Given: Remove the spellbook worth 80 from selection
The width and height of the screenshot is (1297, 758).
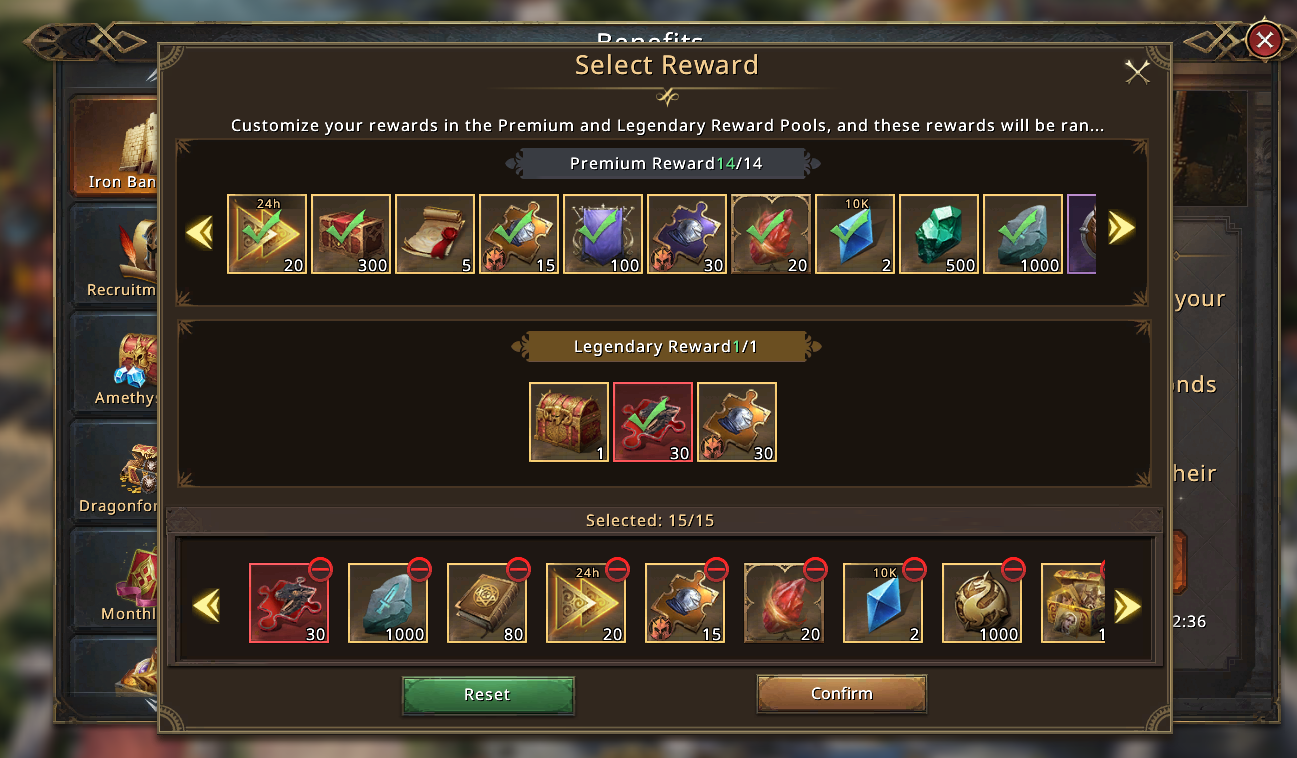Looking at the screenshot, I should (x=518, y=570).
